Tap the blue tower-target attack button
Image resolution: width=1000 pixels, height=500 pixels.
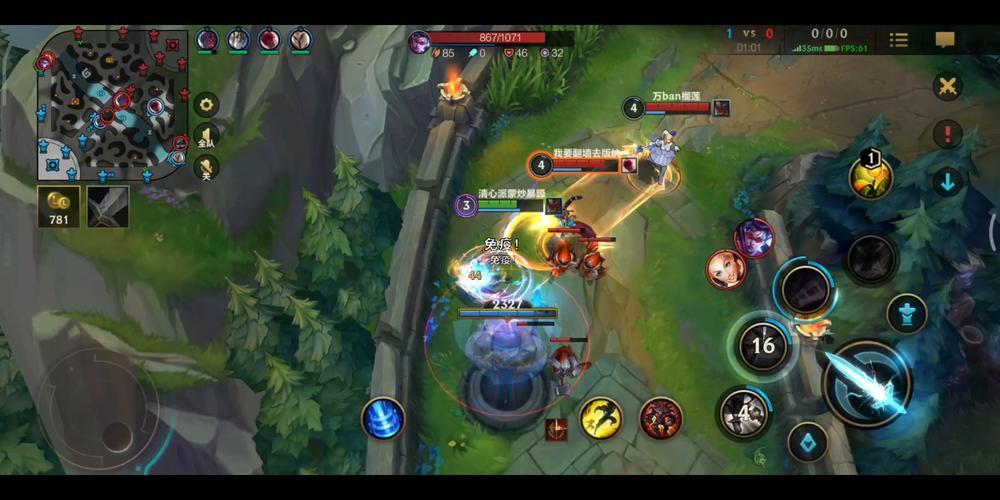[906, 312]
